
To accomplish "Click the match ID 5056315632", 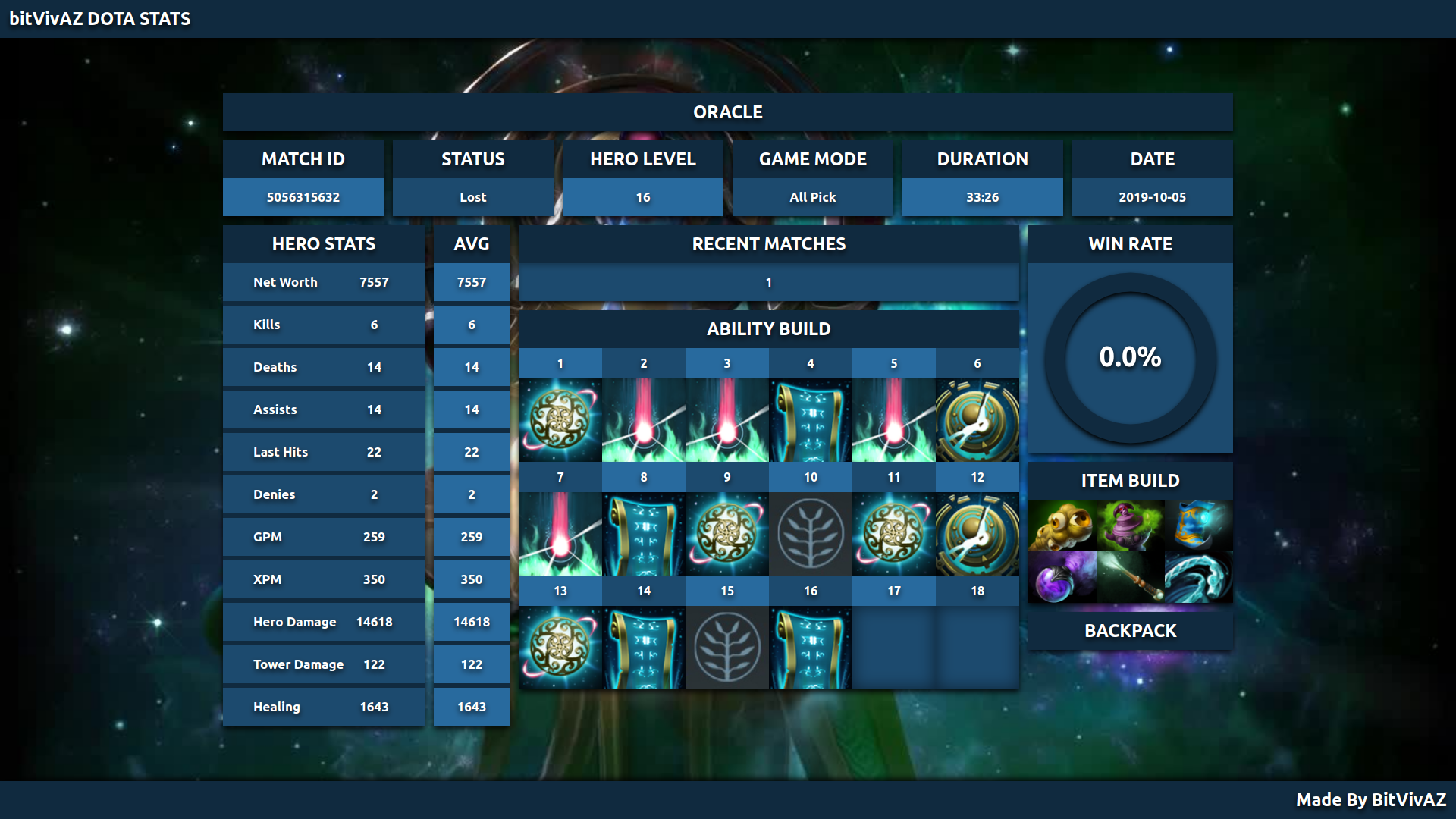I will click(303, 197).
